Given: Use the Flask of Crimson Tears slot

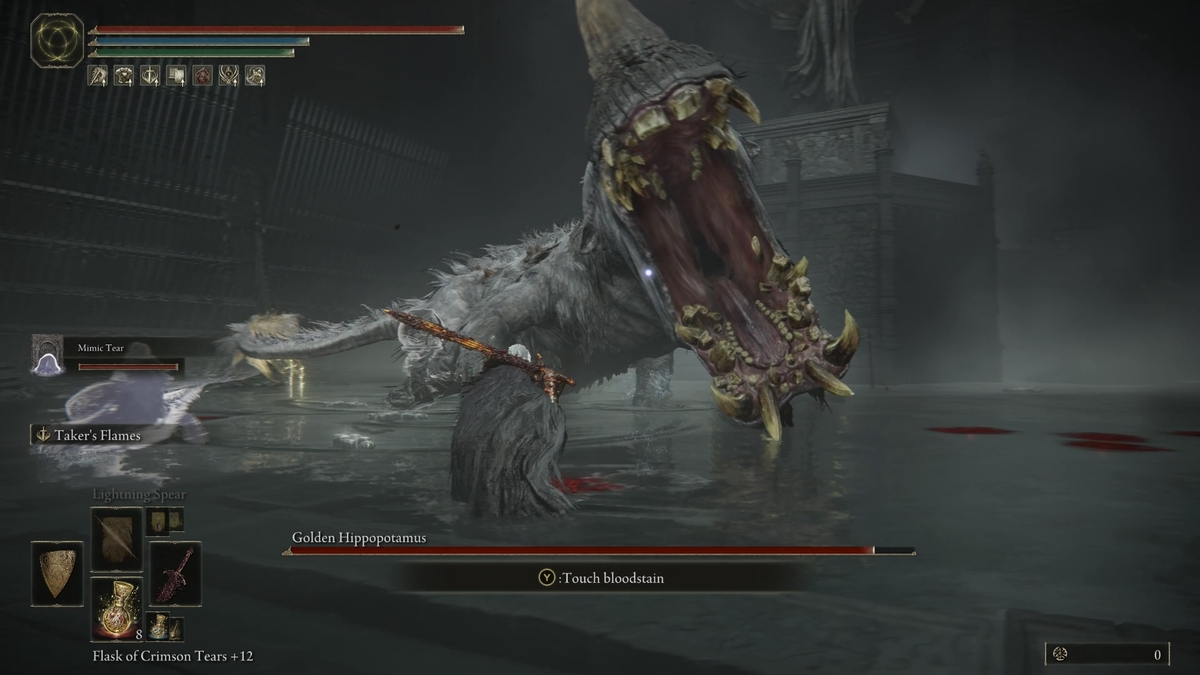Looking at the screenshot, I should click(x=117, y=609).
